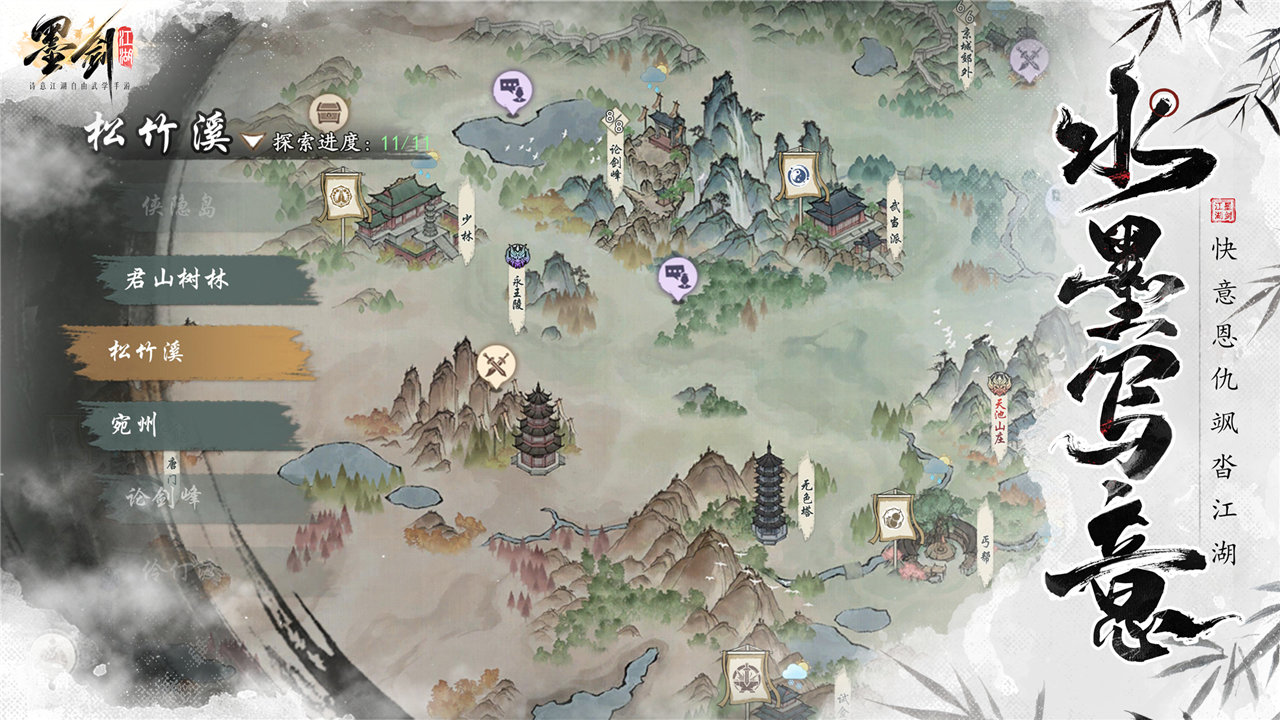Screen dimensions: 1280x720
Task: Click the 永王陵 purple emblem icon
Action: [x=515, y=252]
